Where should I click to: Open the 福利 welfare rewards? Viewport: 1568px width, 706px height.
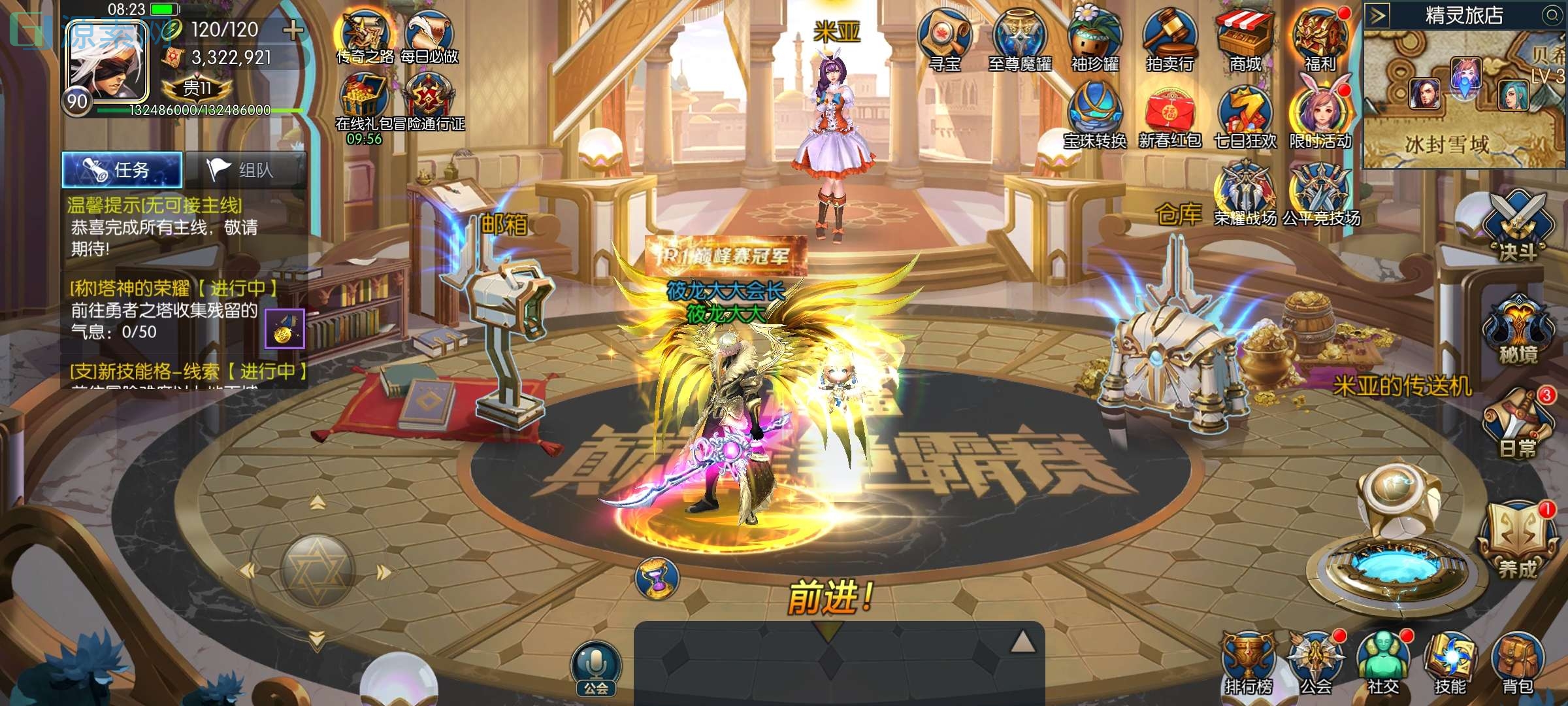tap(1320, 39)
